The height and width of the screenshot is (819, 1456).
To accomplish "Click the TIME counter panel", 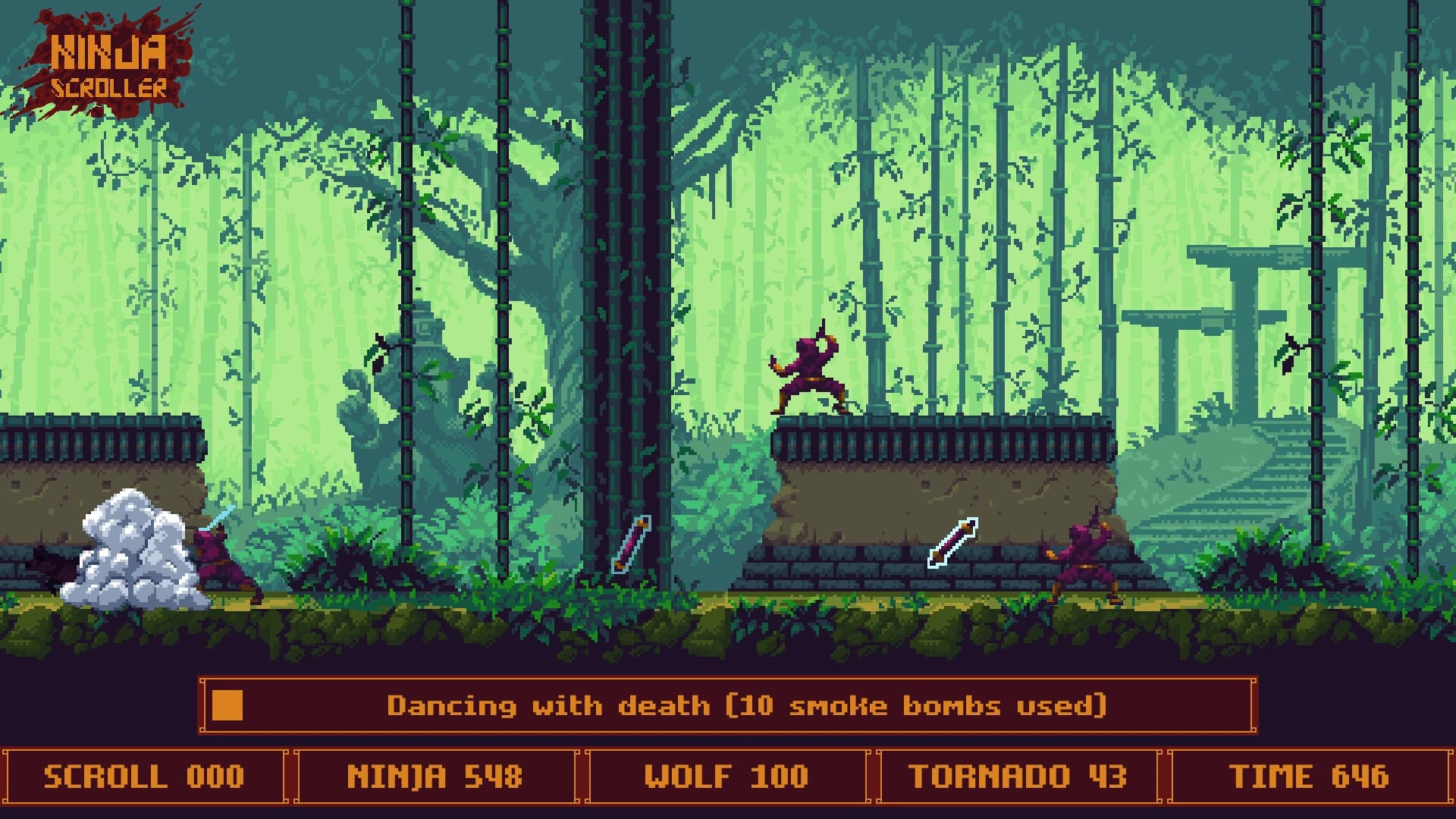I will pos(1312,776).
